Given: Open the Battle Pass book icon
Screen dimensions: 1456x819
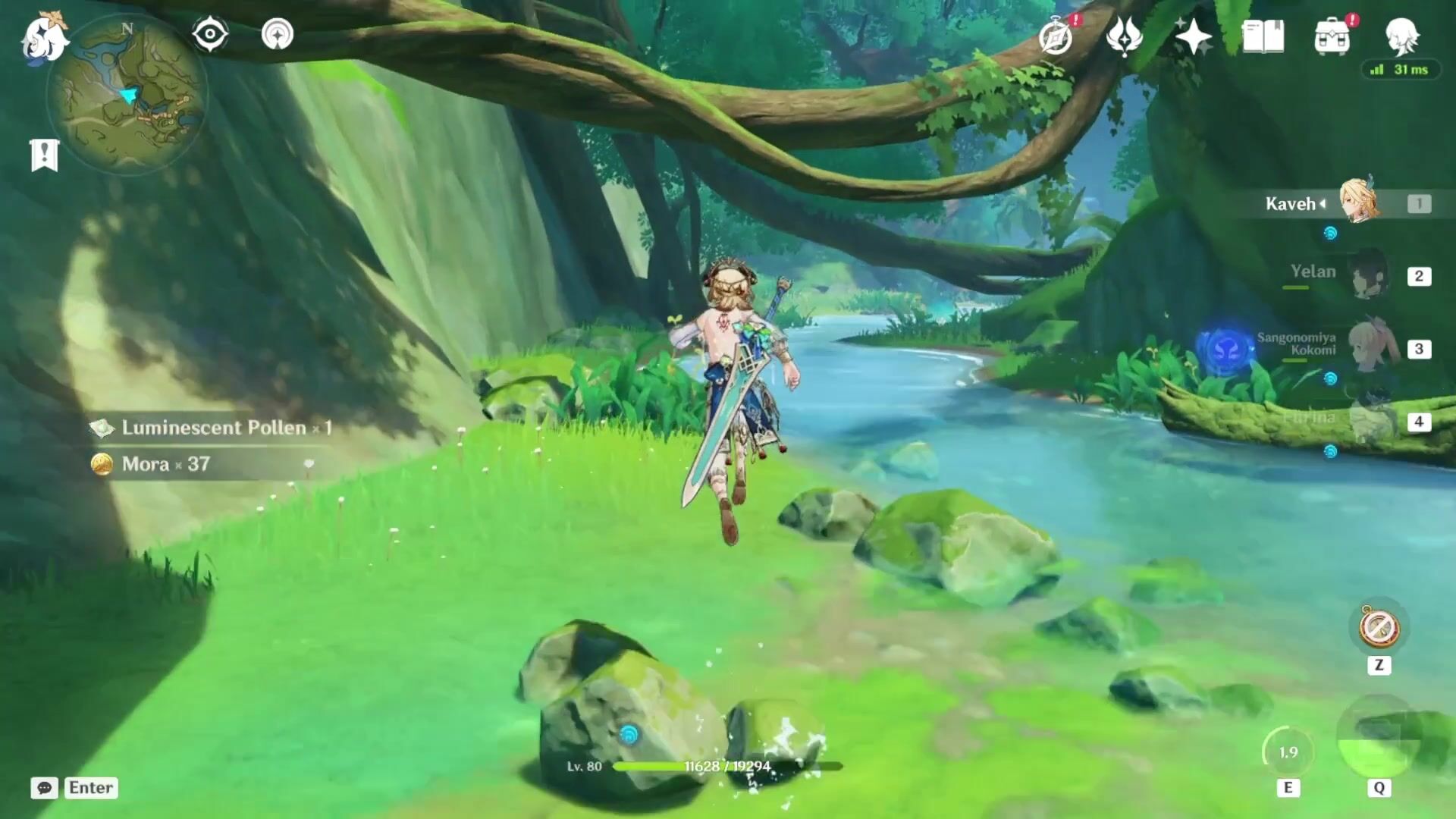Looking at the screenshot, I should click(x=1263, y=36).
